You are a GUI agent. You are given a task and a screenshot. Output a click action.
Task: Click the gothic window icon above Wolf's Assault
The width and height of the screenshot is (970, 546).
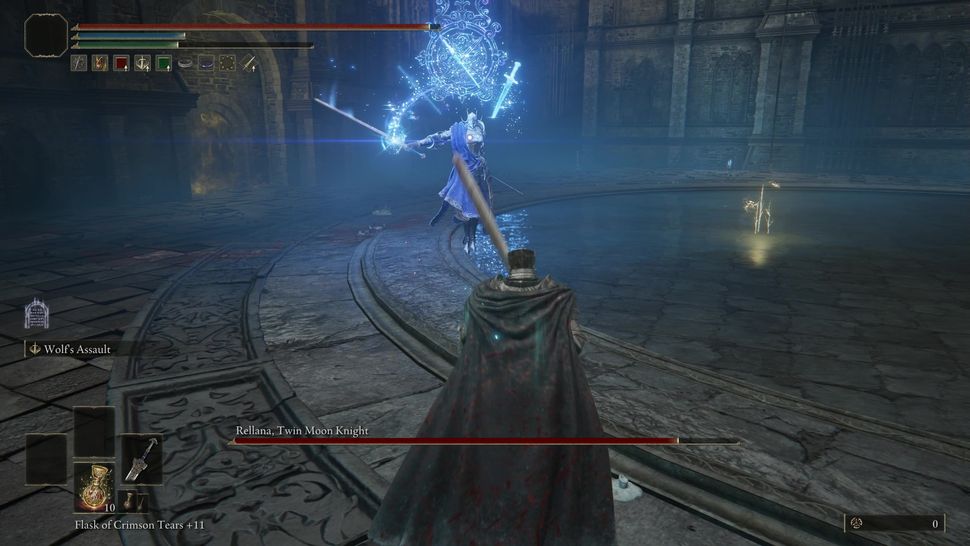tap(37, 313)
